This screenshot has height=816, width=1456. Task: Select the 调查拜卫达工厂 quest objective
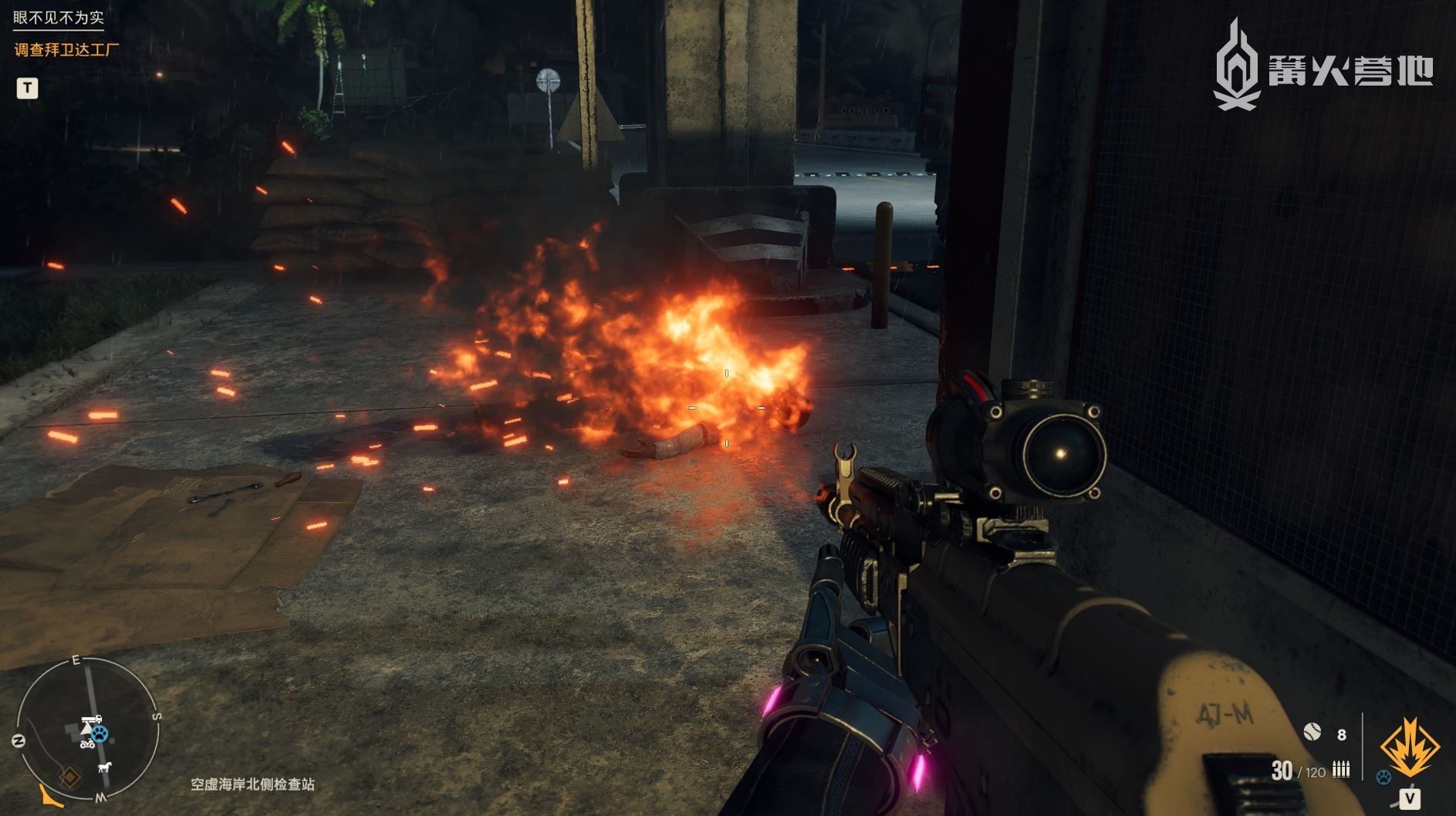67,50
